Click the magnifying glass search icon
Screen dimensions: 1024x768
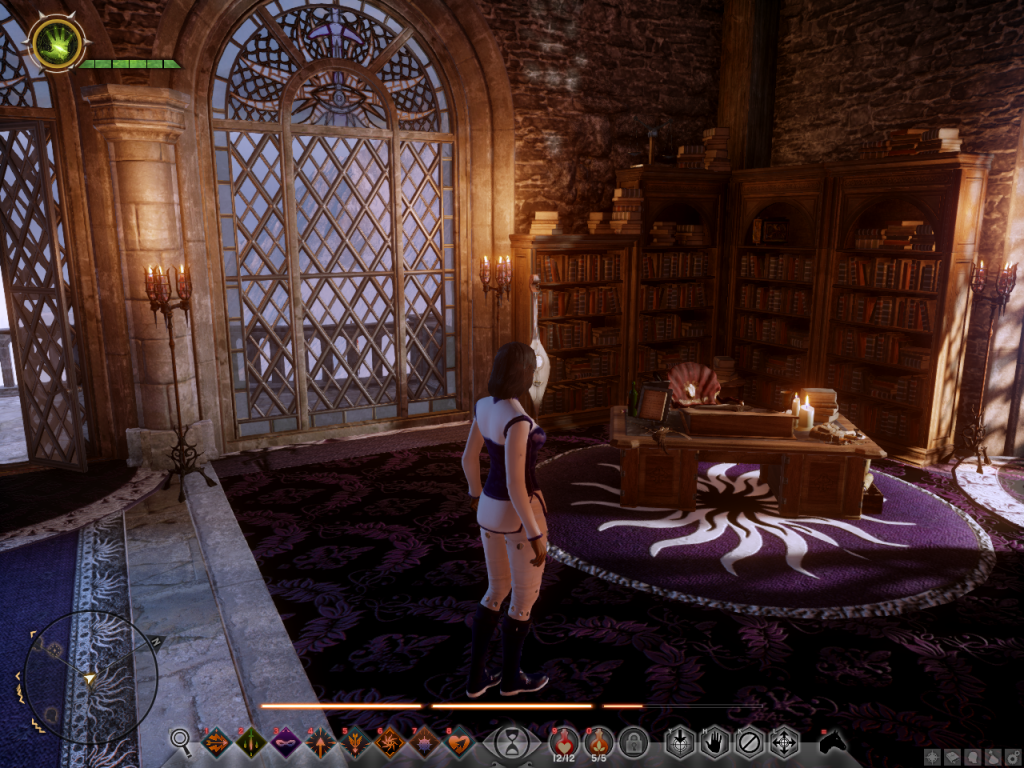(x=181, y=741)
